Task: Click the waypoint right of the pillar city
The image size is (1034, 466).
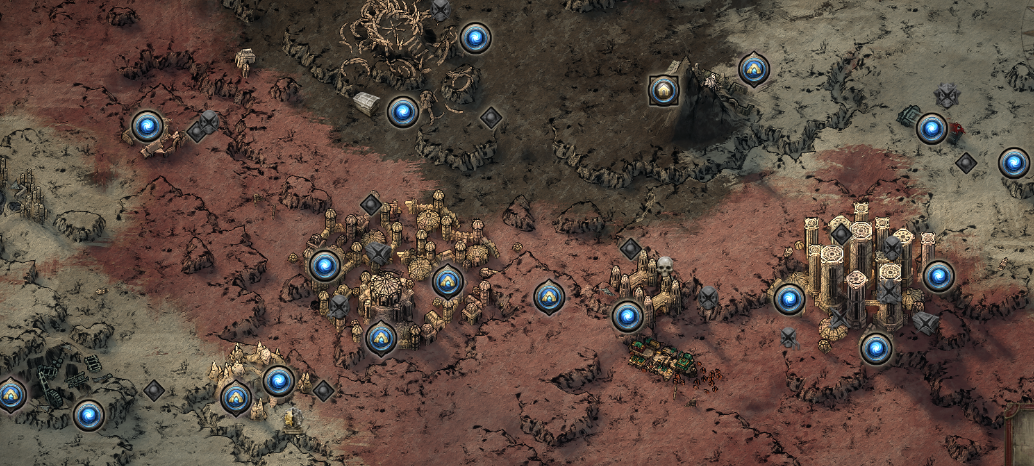Action: [x=938, y=277]
